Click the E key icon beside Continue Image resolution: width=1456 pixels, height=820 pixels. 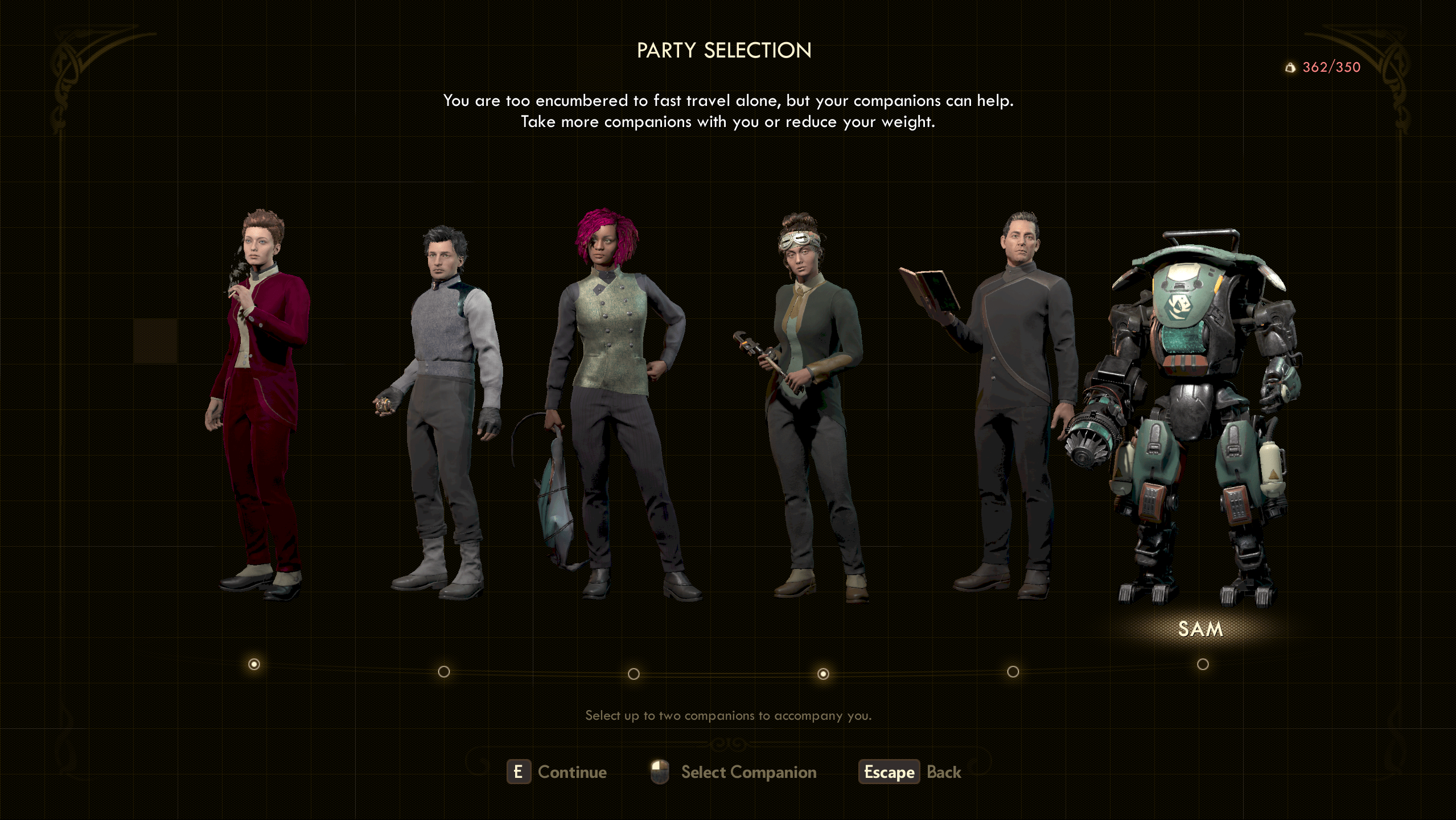(519, 772)
